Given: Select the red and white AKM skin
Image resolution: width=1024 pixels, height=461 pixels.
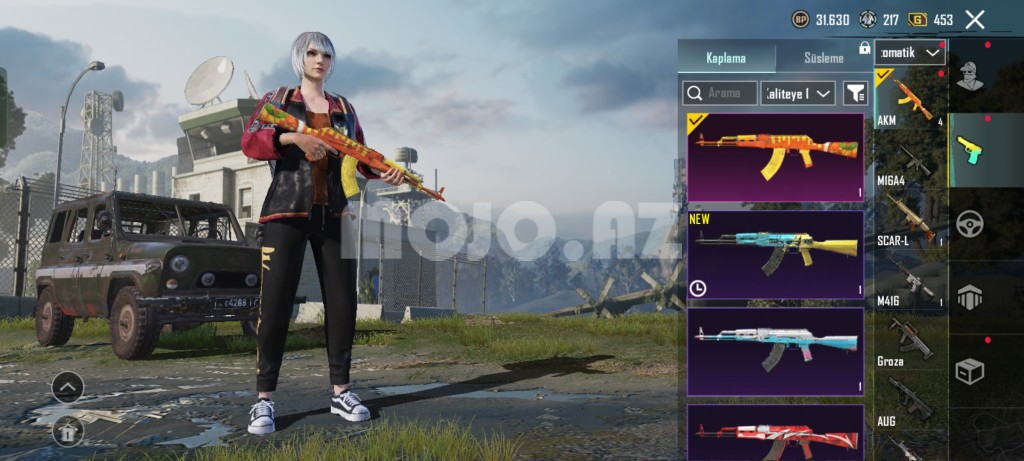Looking at the screenshot, I should tap(775, 432).
